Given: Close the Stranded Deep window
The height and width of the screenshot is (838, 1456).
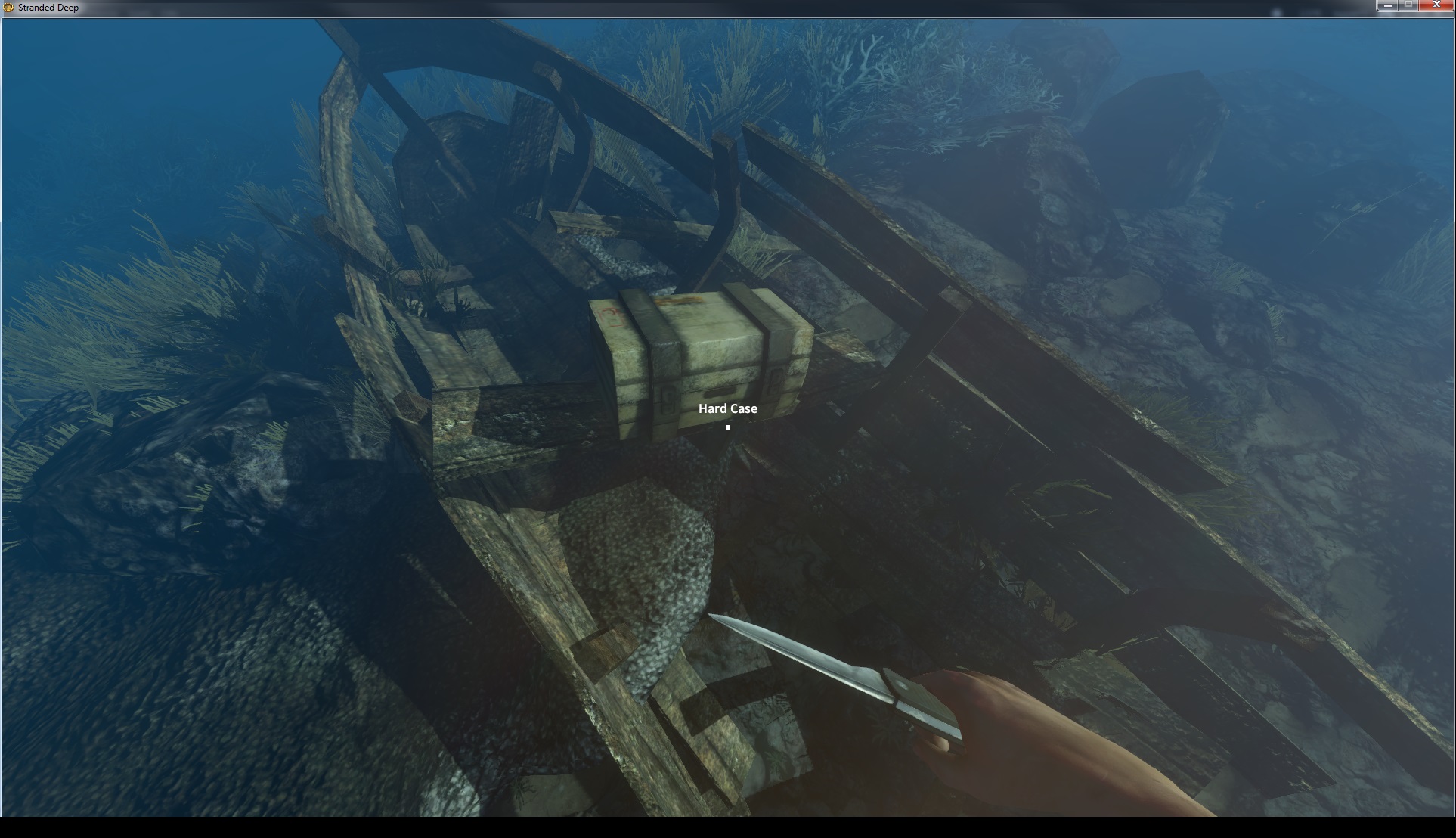Looking at the screenshot, I should [x=1436, y=5].
